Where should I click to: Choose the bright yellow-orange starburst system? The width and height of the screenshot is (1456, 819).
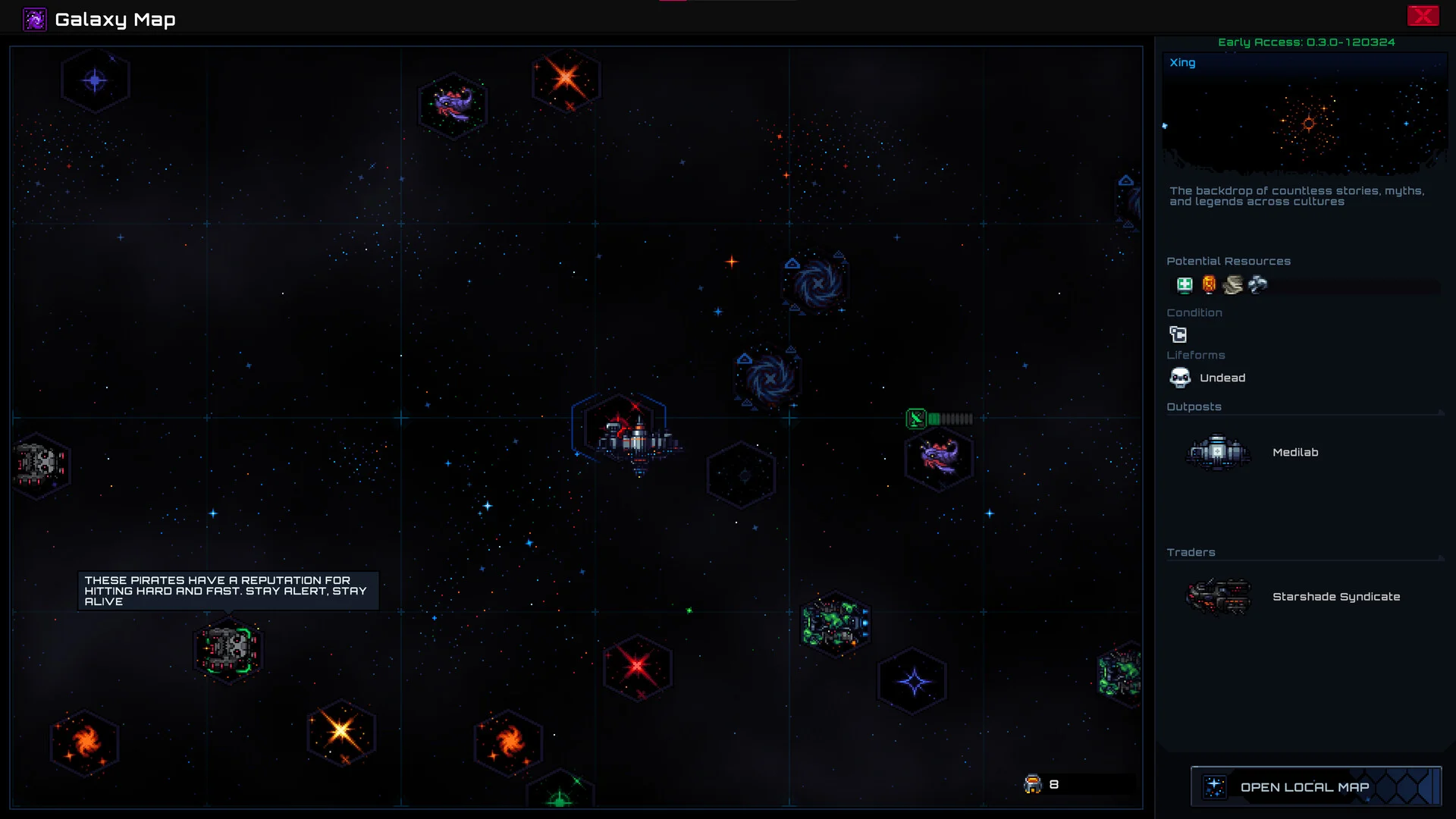[x=341, y=732]
